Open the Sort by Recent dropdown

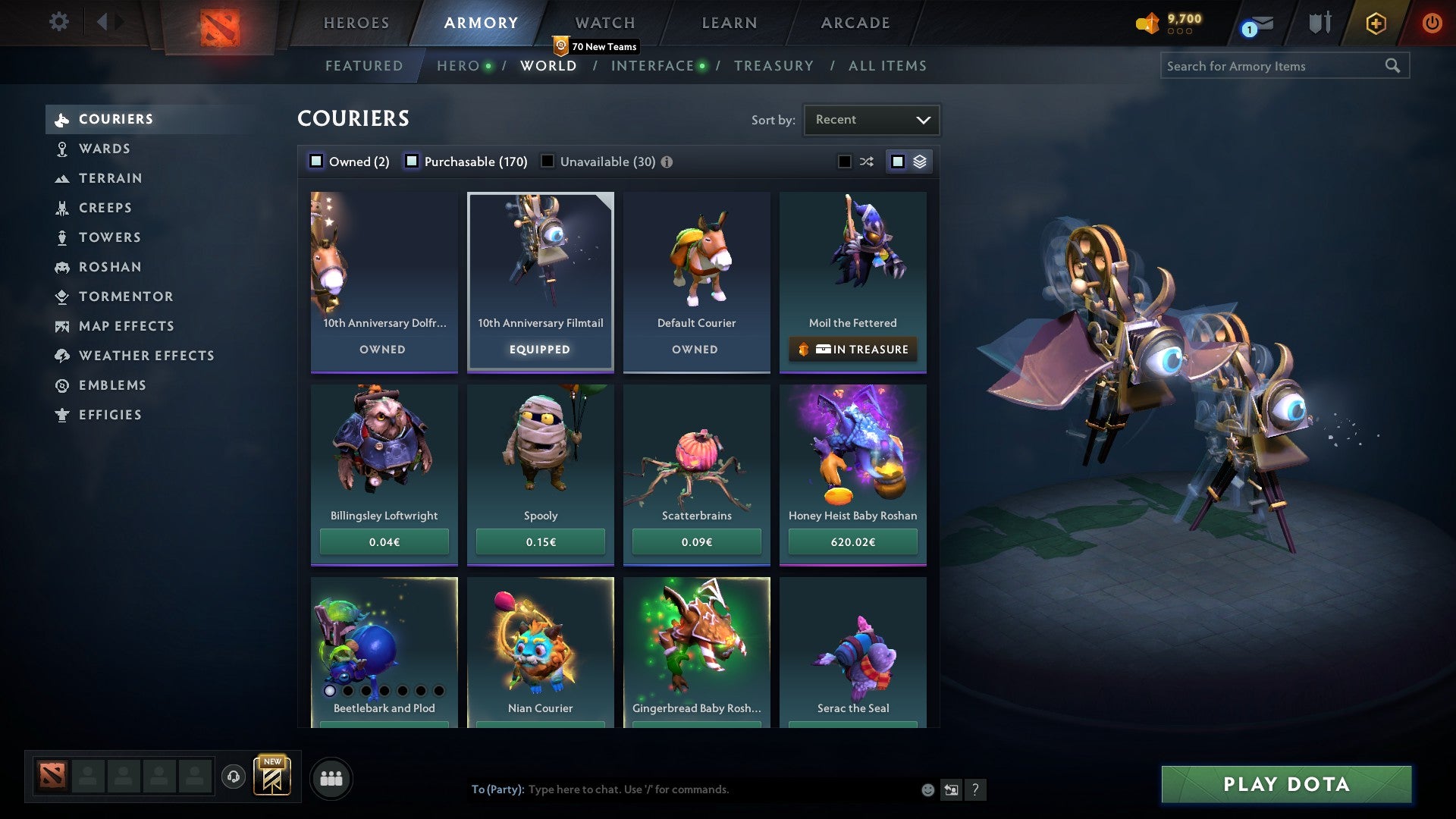871,119
